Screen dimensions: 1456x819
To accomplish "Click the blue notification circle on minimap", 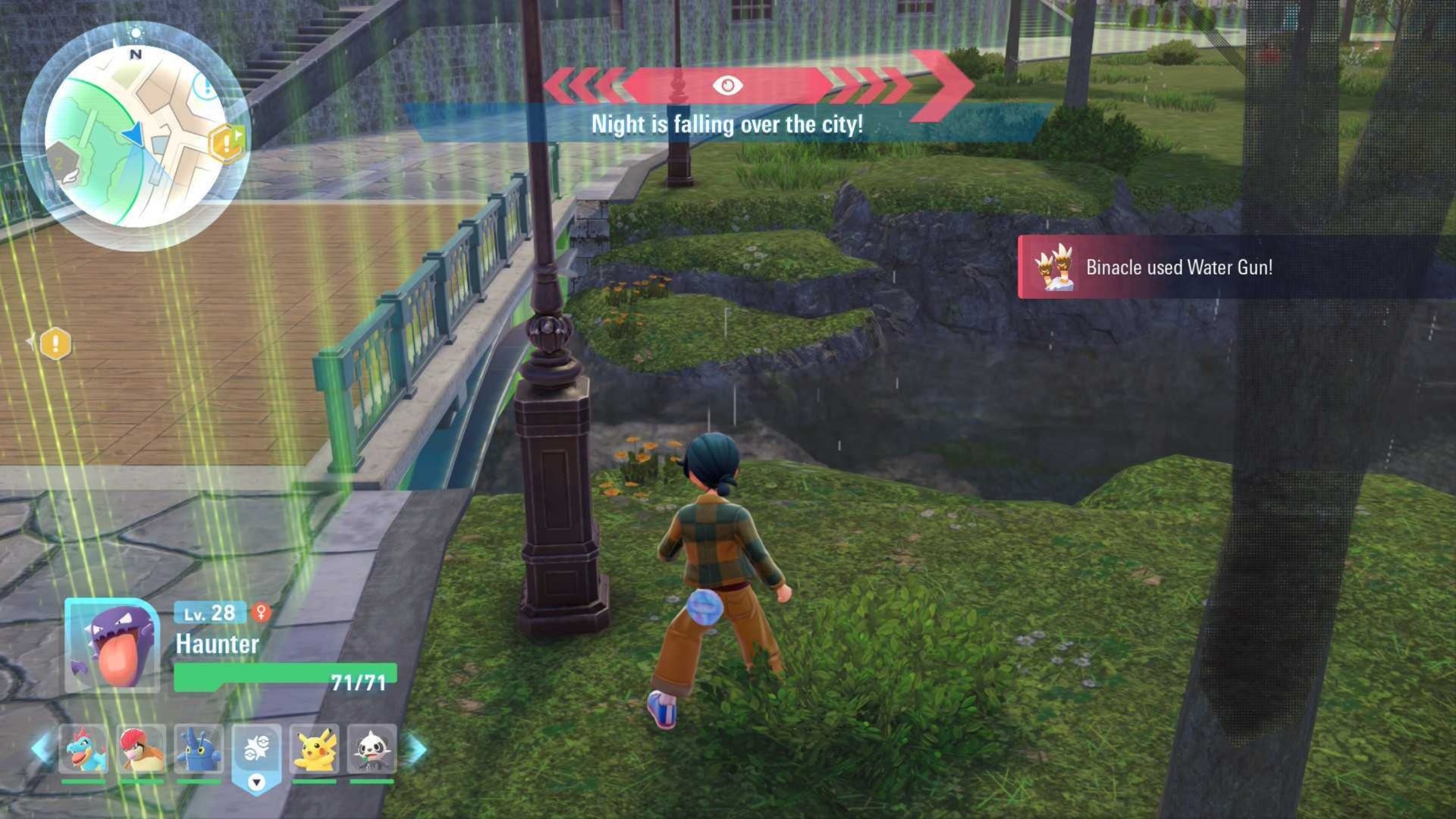I will (x=206, y=85).
